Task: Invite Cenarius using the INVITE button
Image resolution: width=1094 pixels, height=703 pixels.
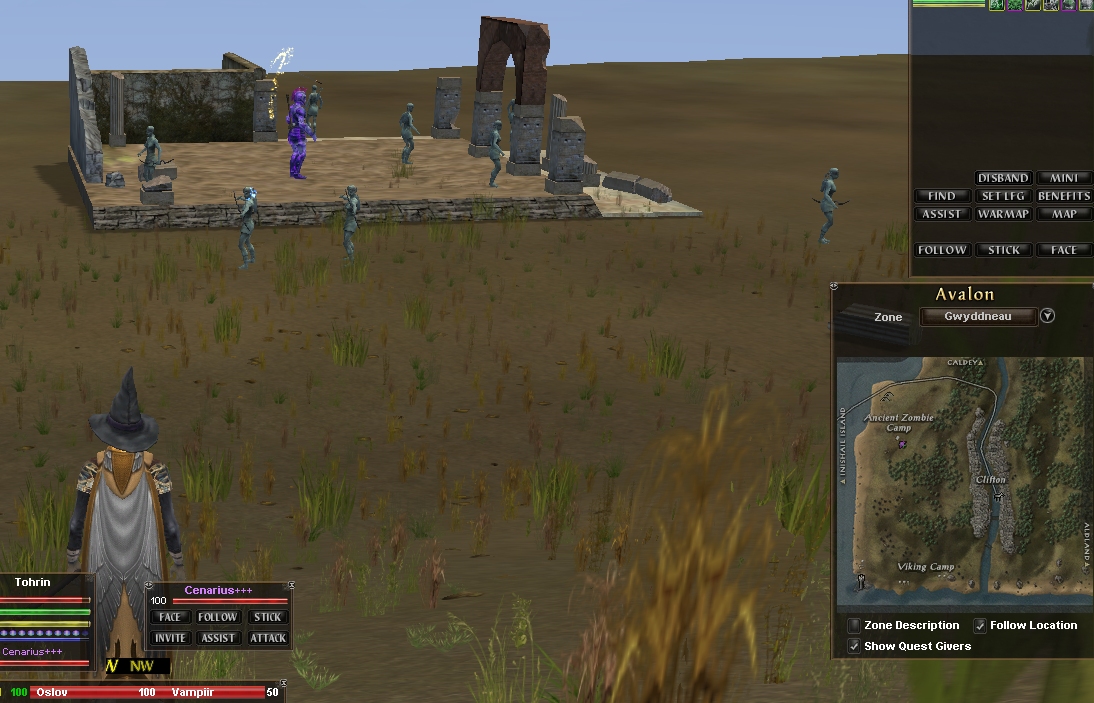Action: (x=170, y=638)
